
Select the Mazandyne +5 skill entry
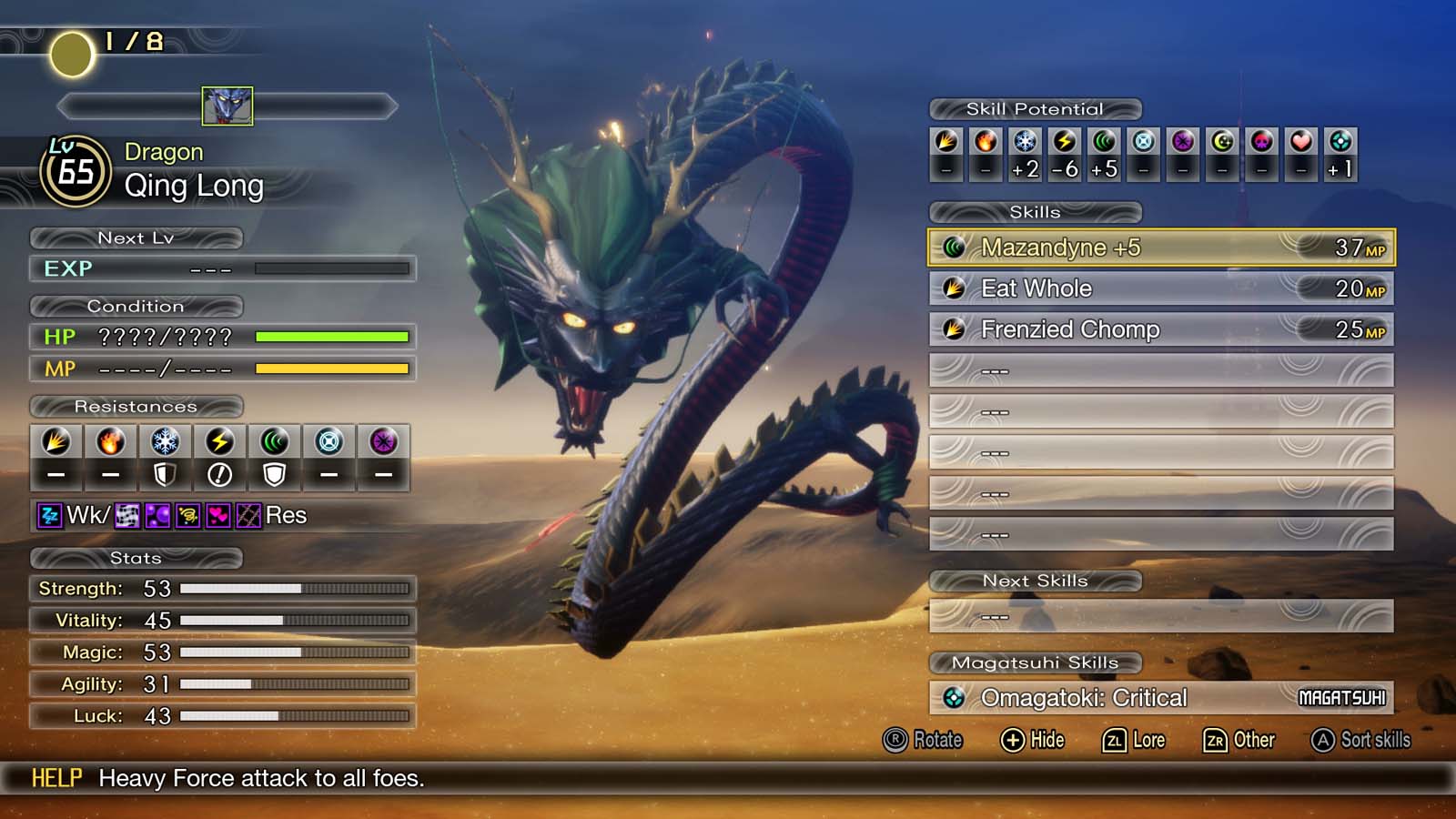coord(1156,246)
